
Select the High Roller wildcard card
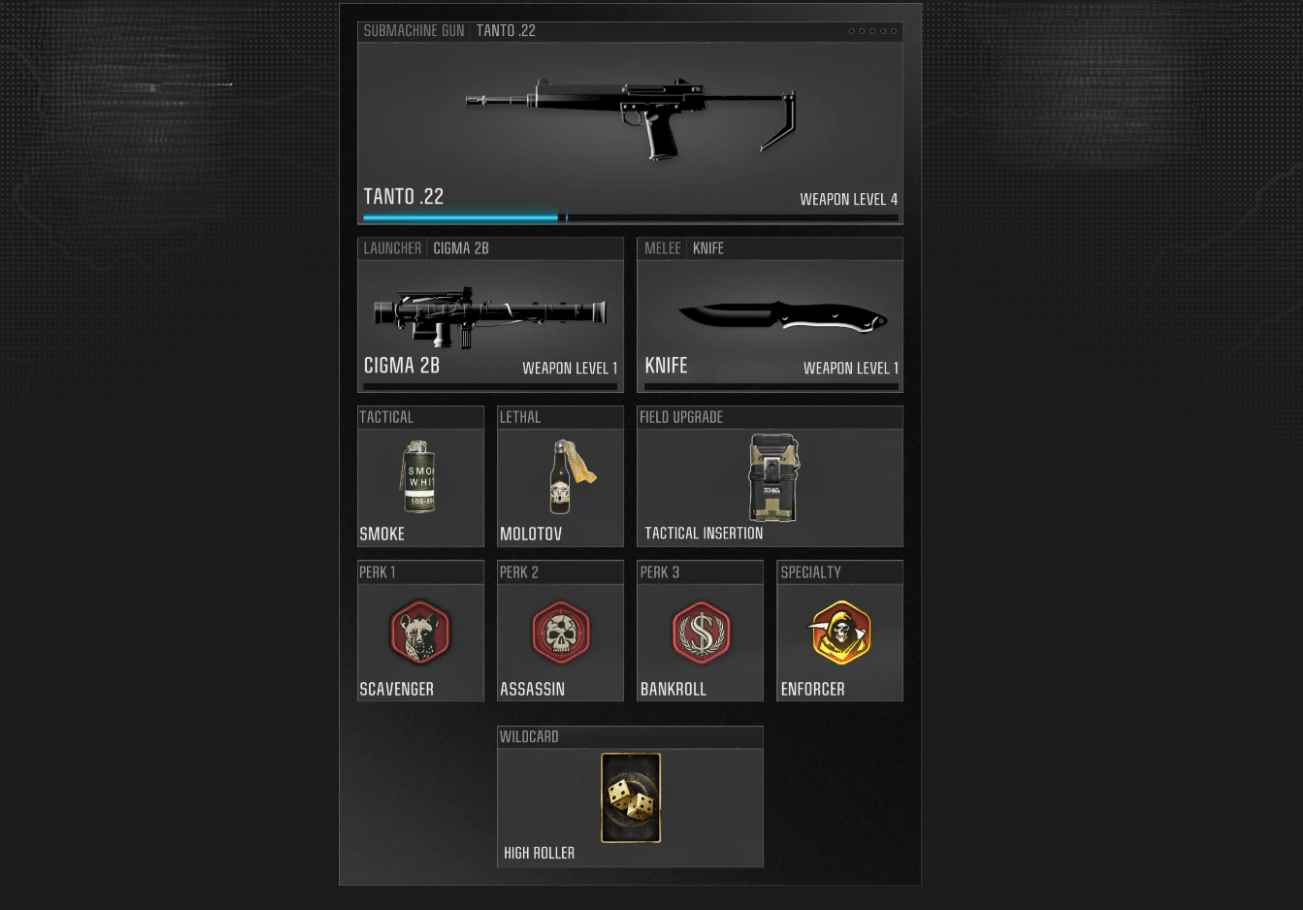click(x=630, y=797)
